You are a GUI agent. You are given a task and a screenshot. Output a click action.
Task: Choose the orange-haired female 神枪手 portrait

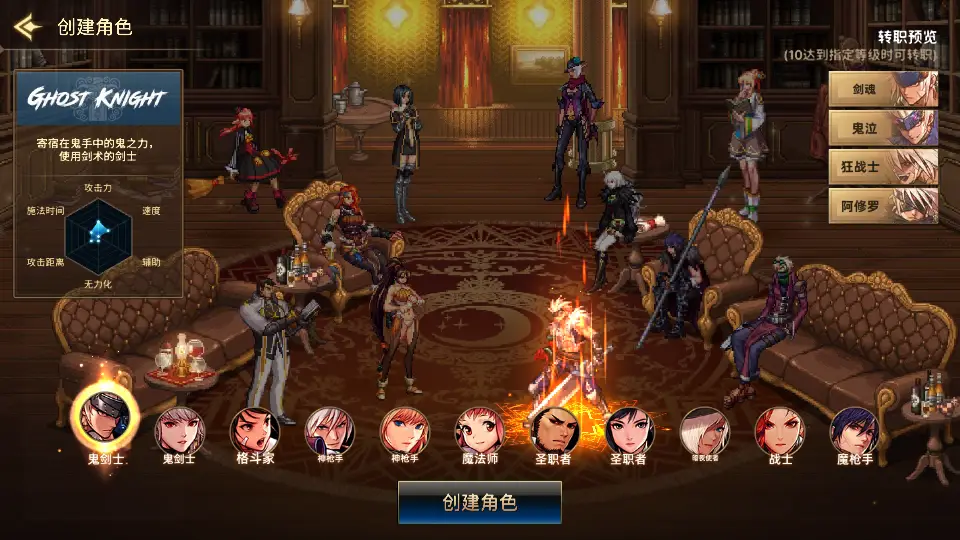click(405, 430)
